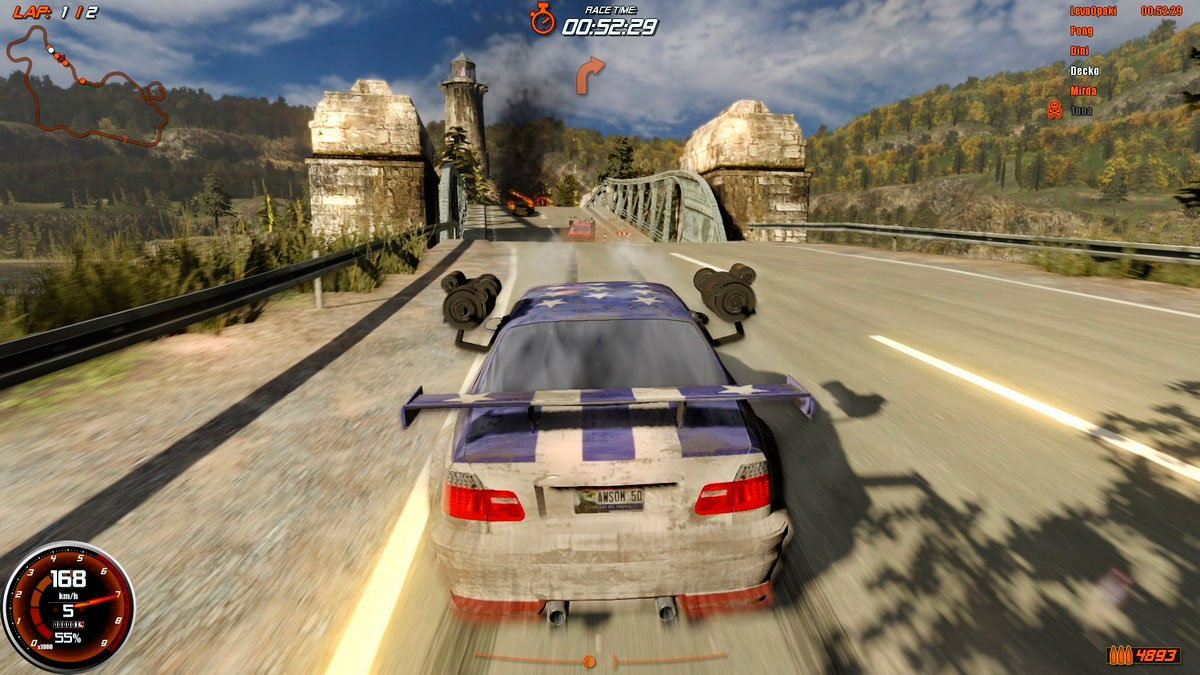Choose Mirda in the racer standings

coord(1083,91)
